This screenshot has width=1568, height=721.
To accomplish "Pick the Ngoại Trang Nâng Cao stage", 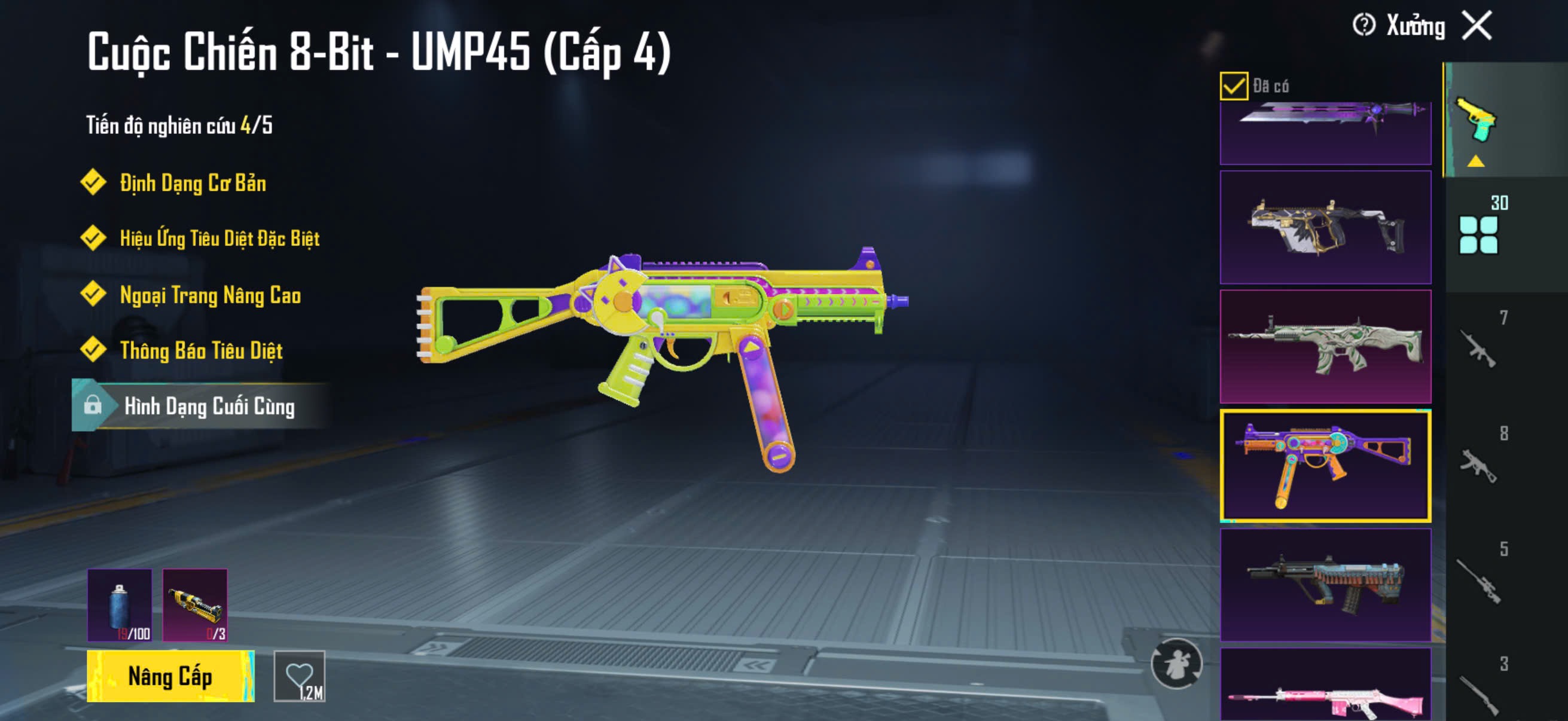I will tap(210, 295).
